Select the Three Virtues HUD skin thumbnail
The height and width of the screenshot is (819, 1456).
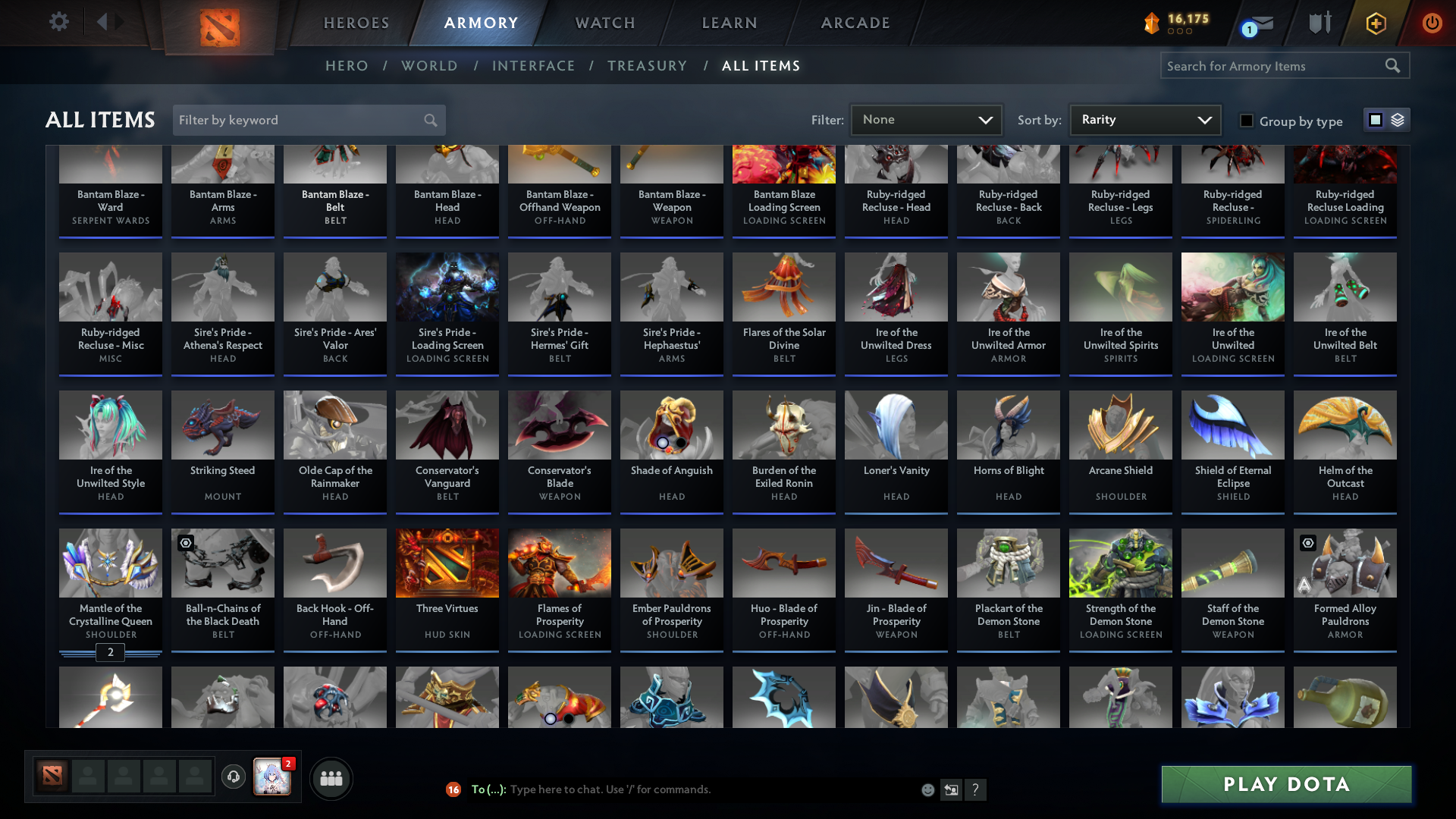coord(447,563)
